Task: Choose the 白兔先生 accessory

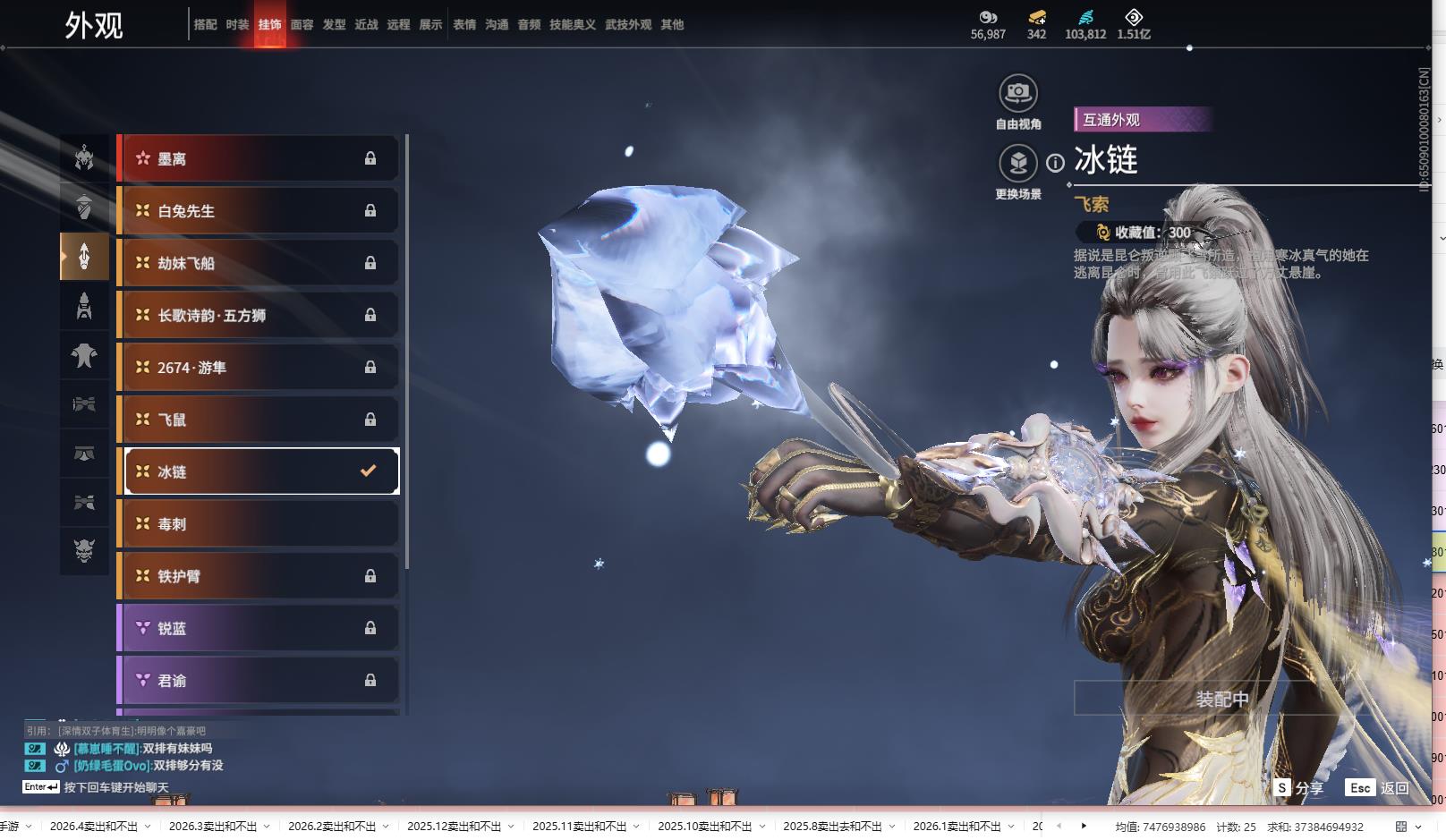Action: (x=258, y=211)
